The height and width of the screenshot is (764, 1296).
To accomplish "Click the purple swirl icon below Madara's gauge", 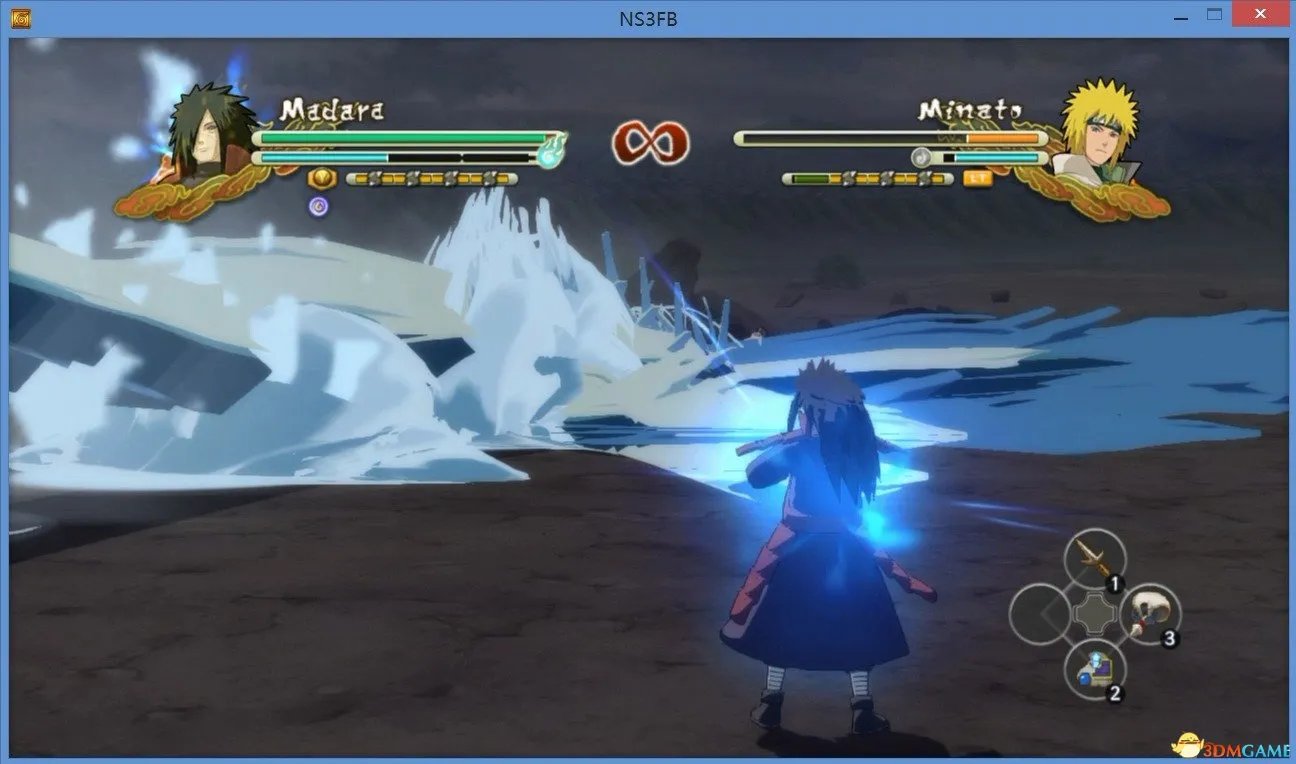I will click(x=319, y=204).
